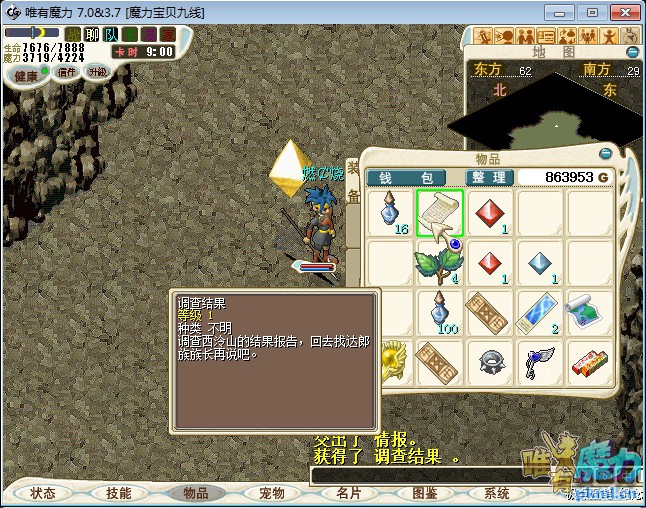Screen dimensions: 646x508
Task: Toggle the 物品 items menu
Action: (195, 493)
